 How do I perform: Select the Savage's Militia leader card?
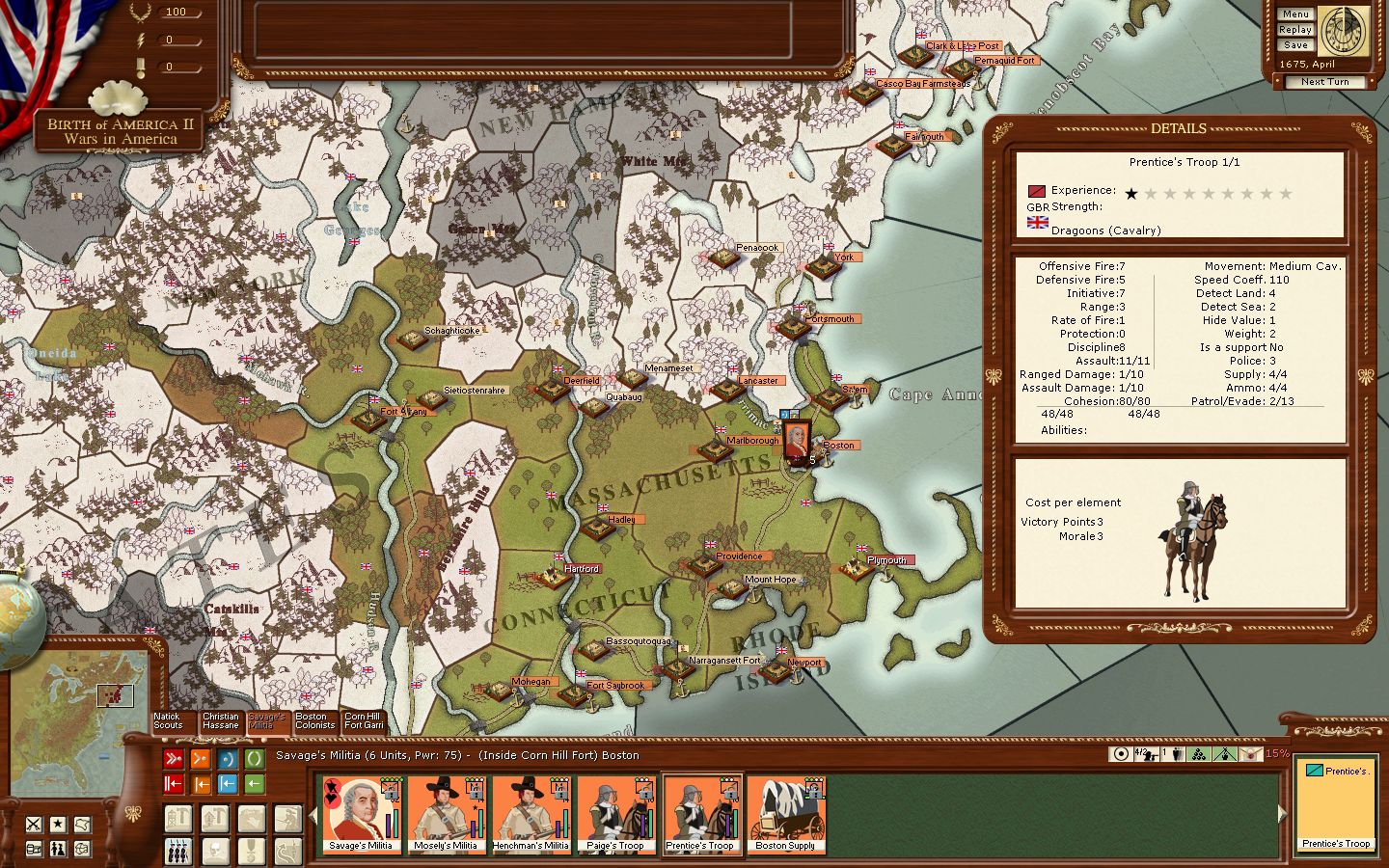[361, 815]
